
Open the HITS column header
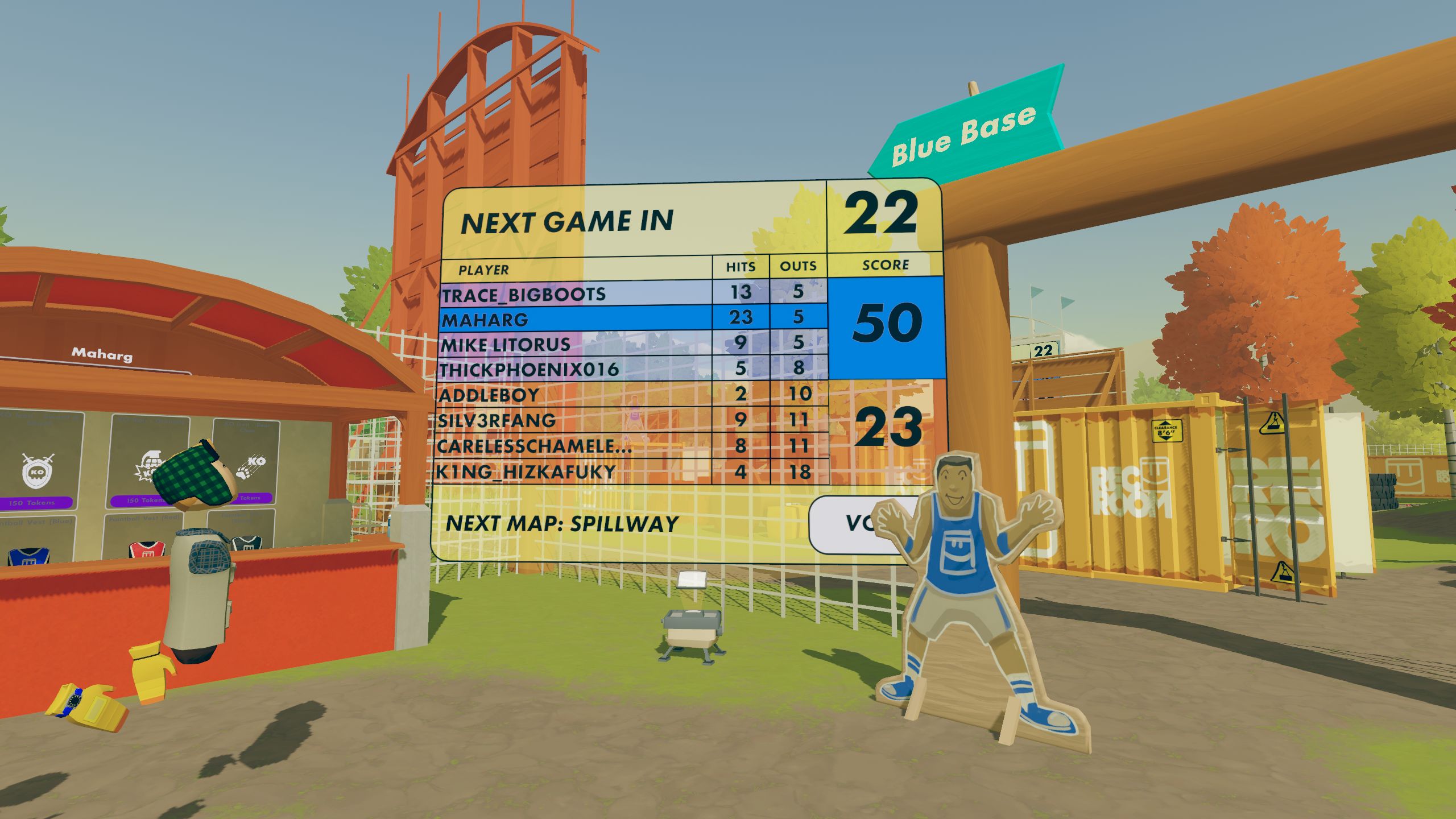coord(739,266)
